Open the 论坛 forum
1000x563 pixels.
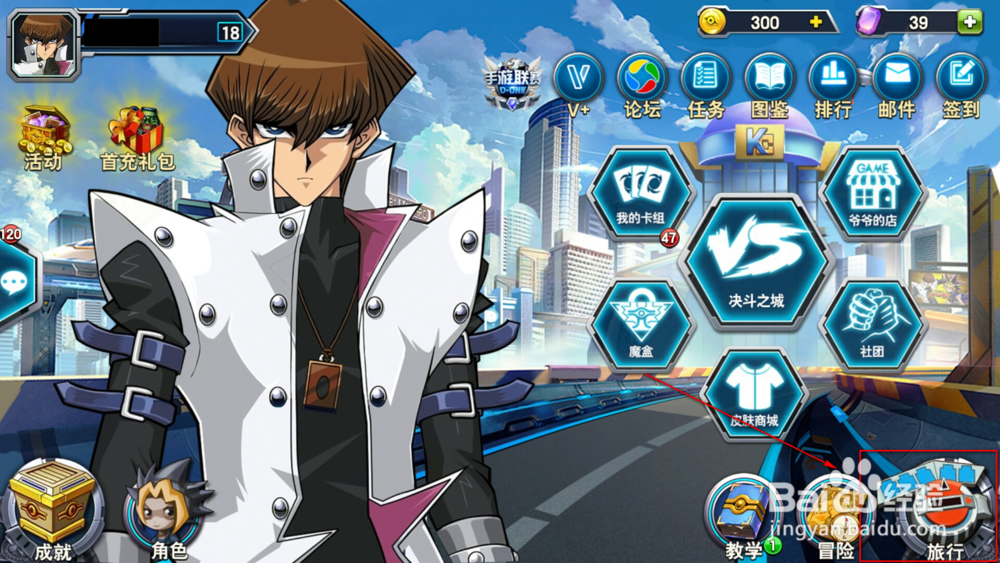click(642, 80)
